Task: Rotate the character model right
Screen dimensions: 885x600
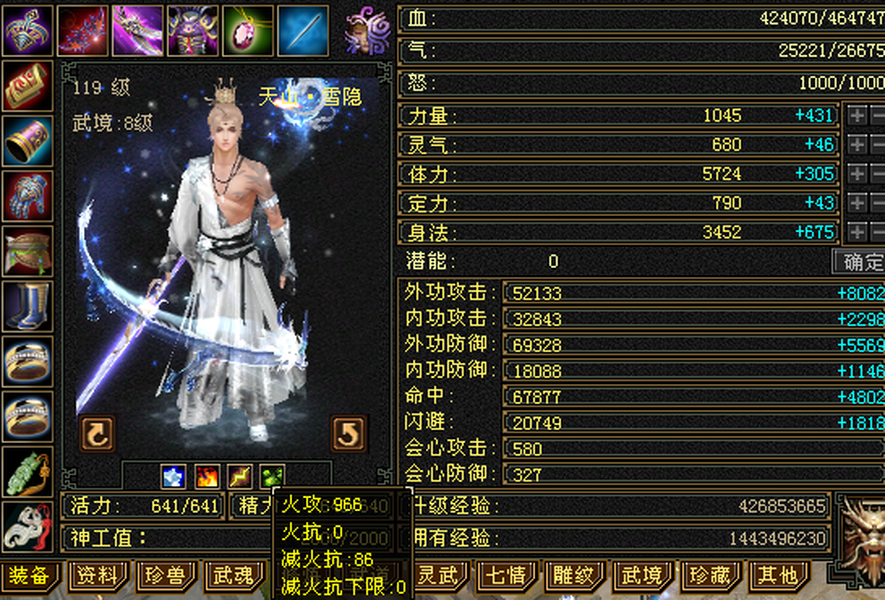Action: (x=347, y=434)
